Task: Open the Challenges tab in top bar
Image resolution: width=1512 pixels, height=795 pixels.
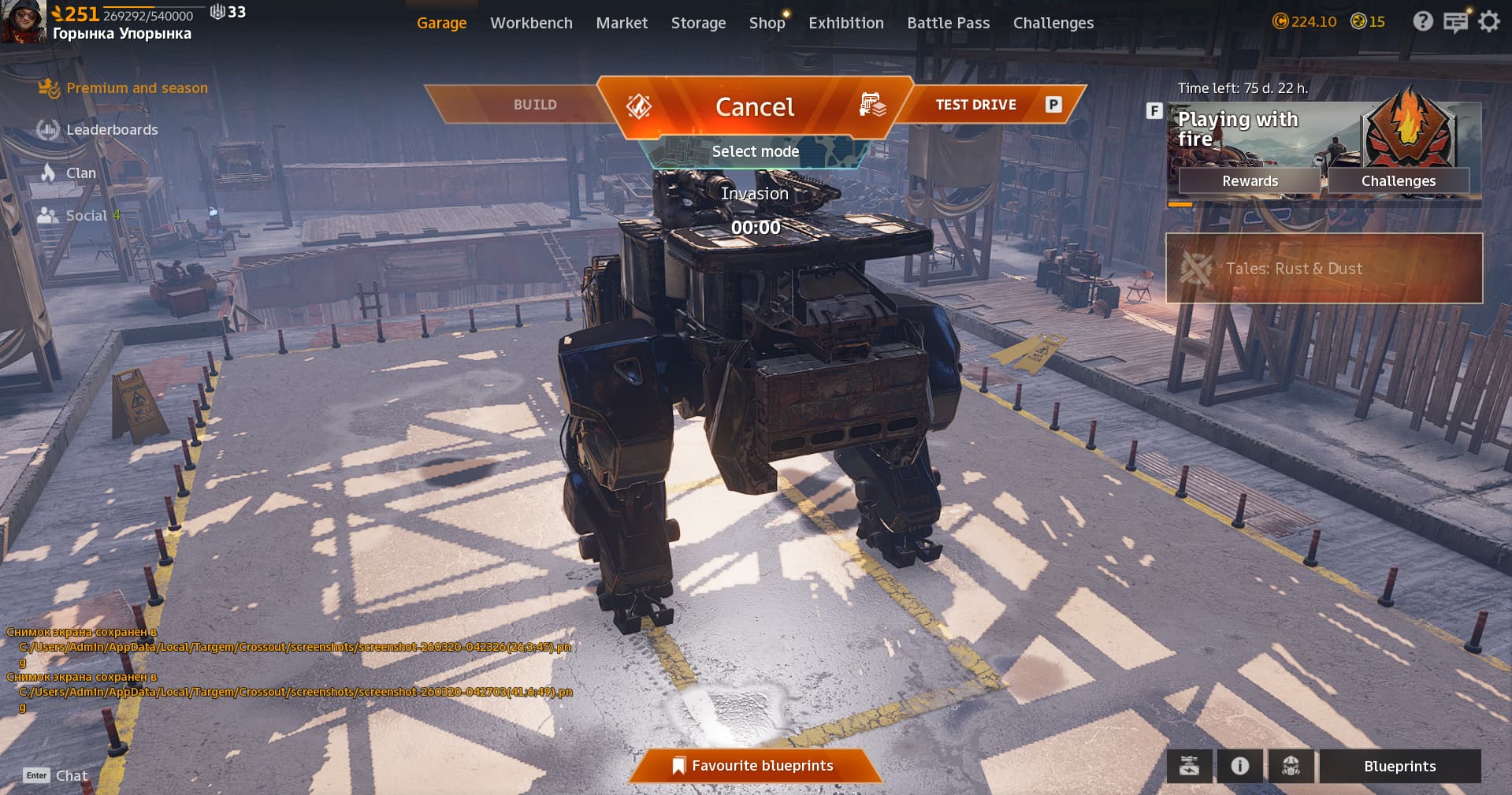Action: pos(1053,23)
